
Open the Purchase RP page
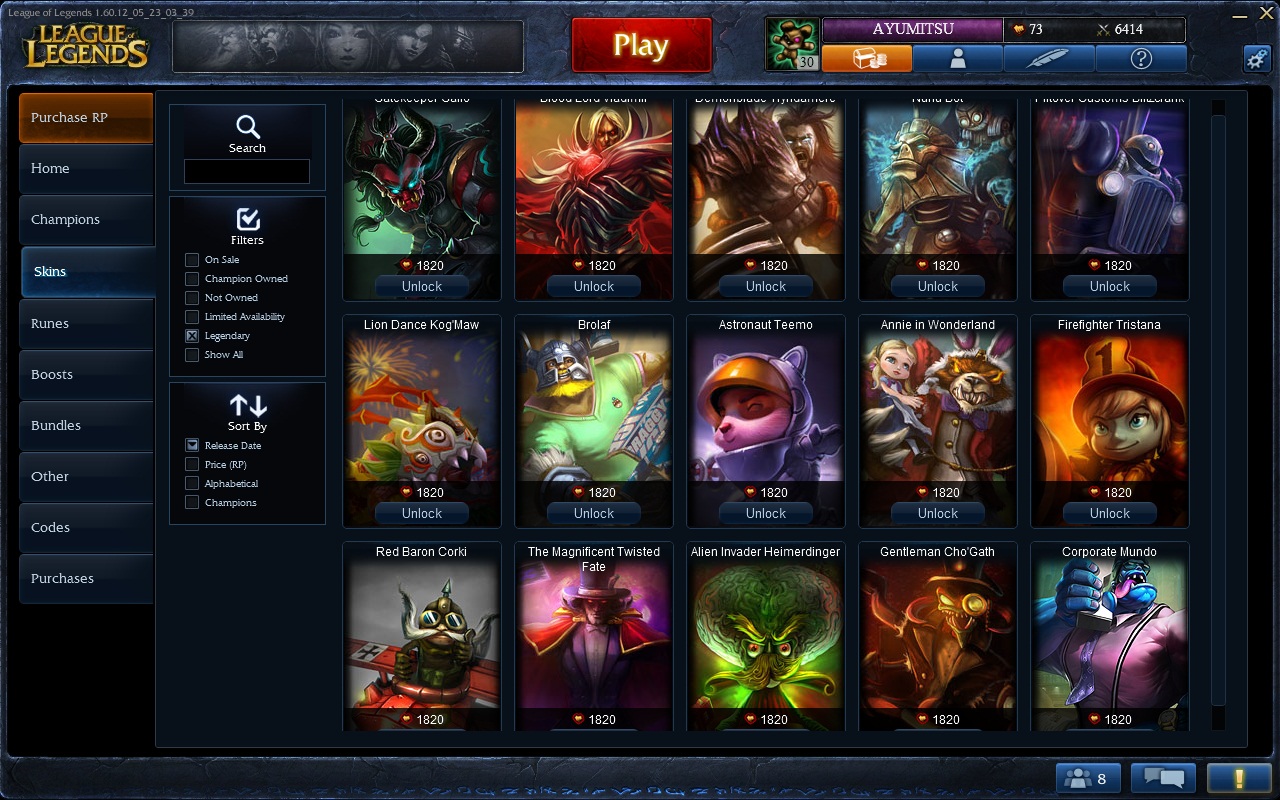click(x=86, y=118)
